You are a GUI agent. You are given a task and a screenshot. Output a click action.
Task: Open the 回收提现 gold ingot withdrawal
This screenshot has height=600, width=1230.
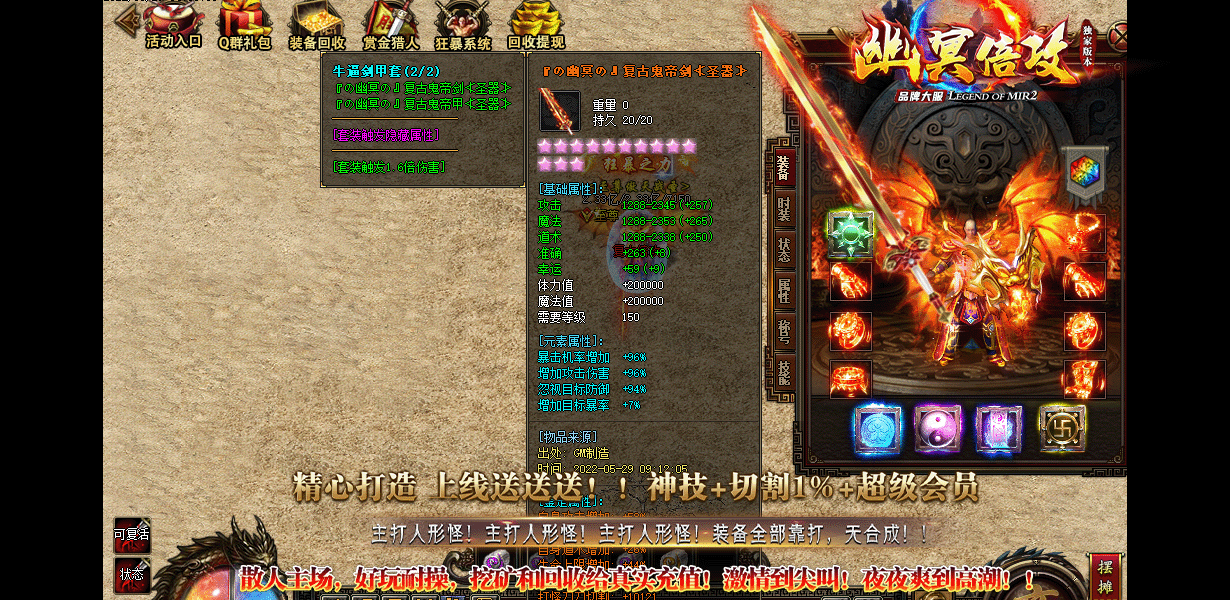[536, 24]
